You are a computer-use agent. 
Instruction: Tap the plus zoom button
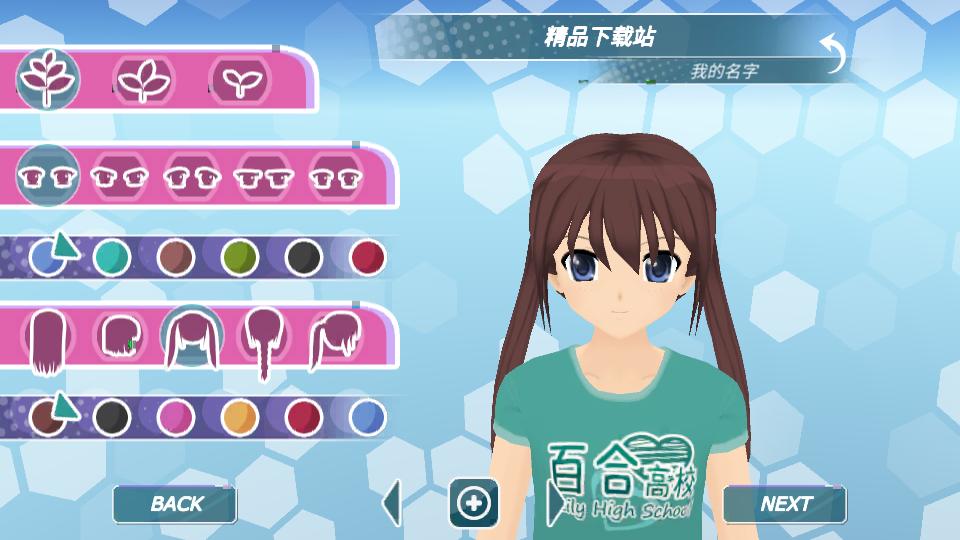point(473,503)
